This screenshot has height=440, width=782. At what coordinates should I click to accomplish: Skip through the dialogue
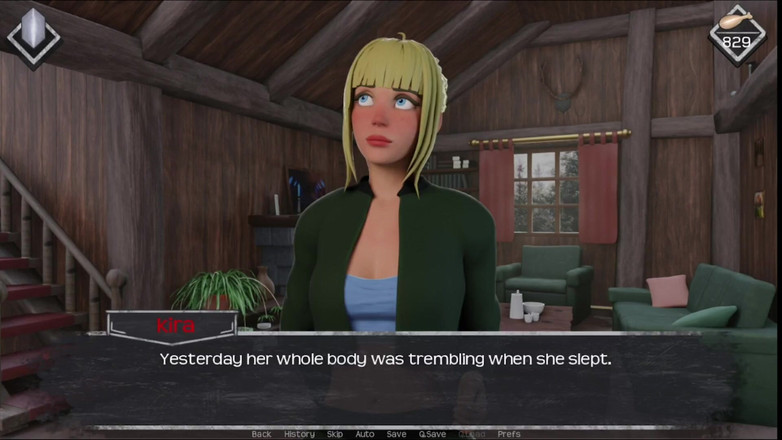pos(335,434)
